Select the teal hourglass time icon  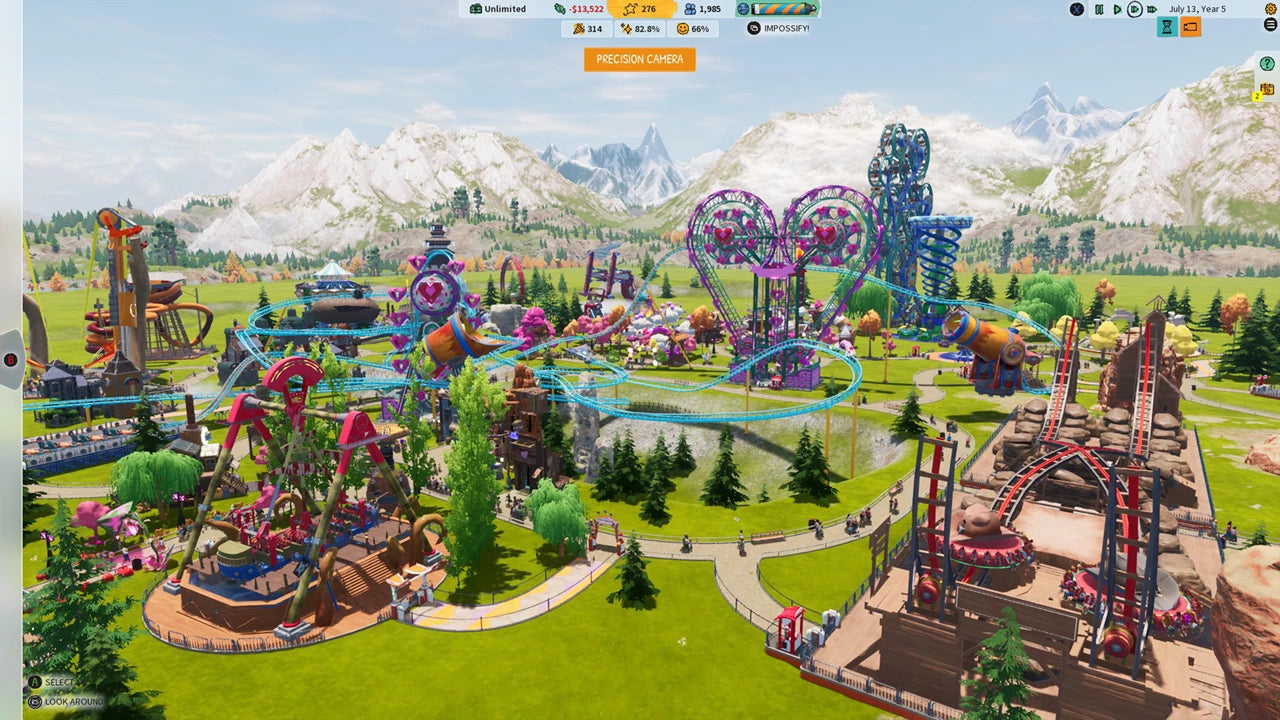tap(1167, 26)
